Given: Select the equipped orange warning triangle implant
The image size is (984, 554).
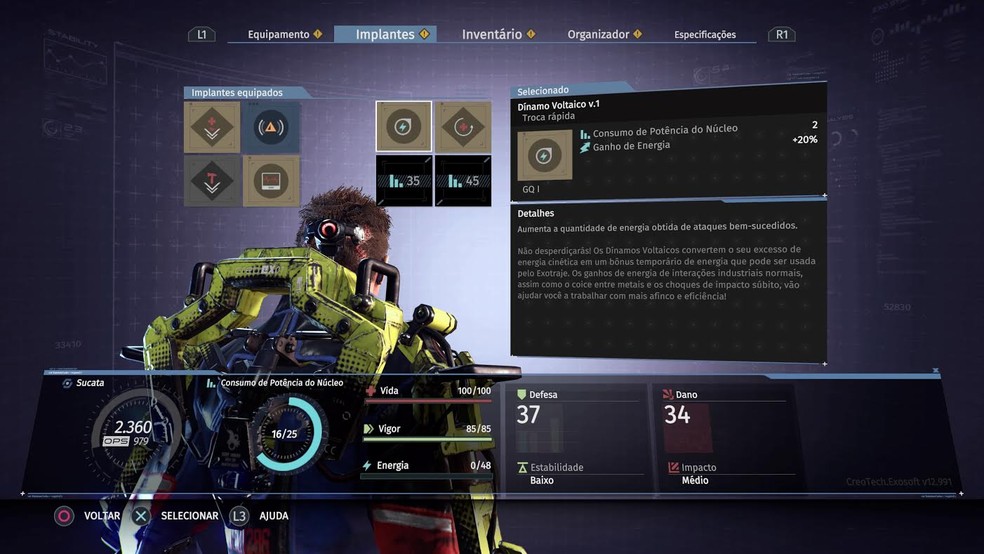Looking at the screenshot, I should coord(271,127).
